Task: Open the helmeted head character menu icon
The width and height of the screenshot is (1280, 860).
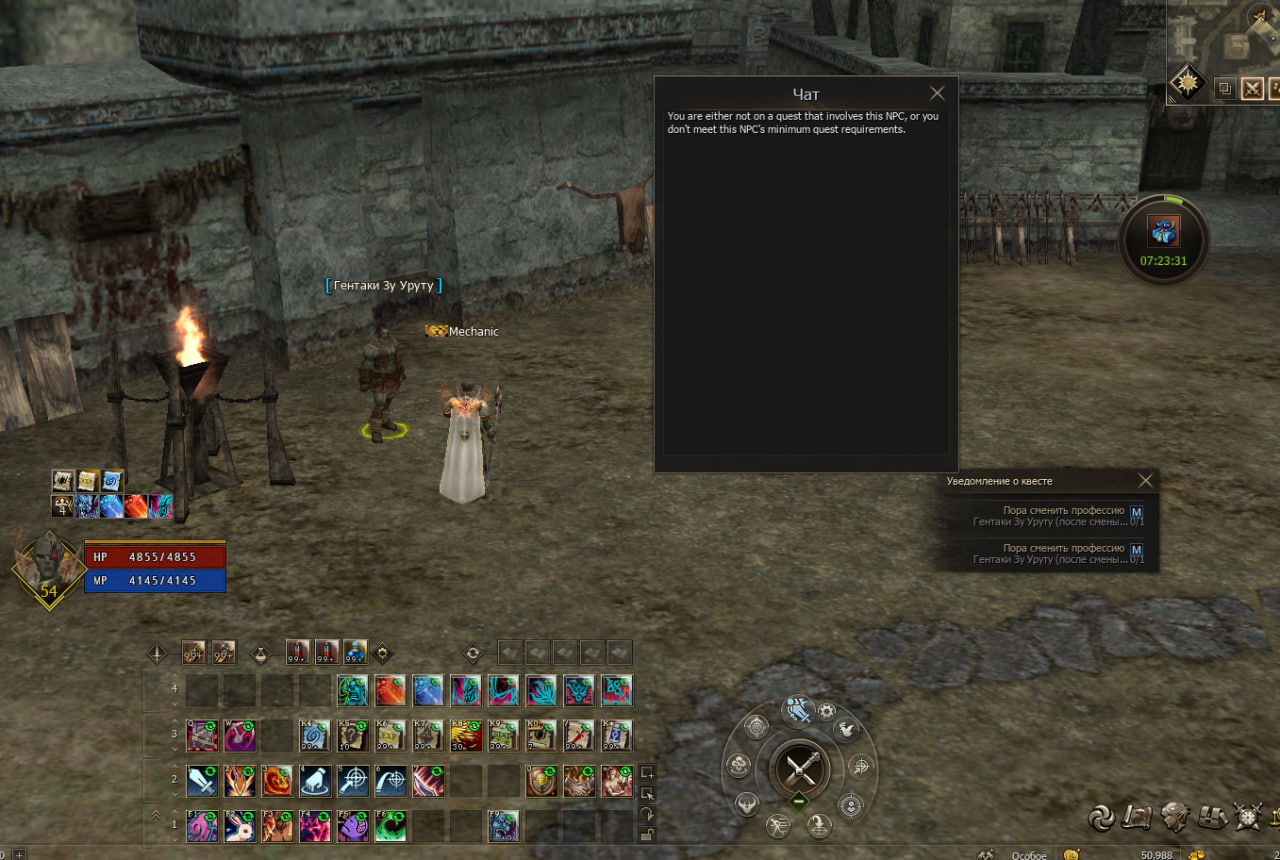Action: pos(1174,817)
